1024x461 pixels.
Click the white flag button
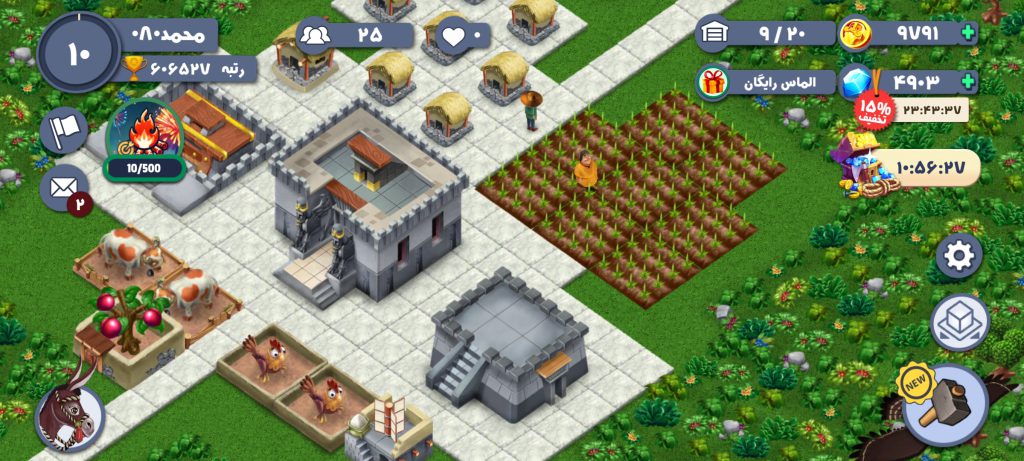point(63,130)
